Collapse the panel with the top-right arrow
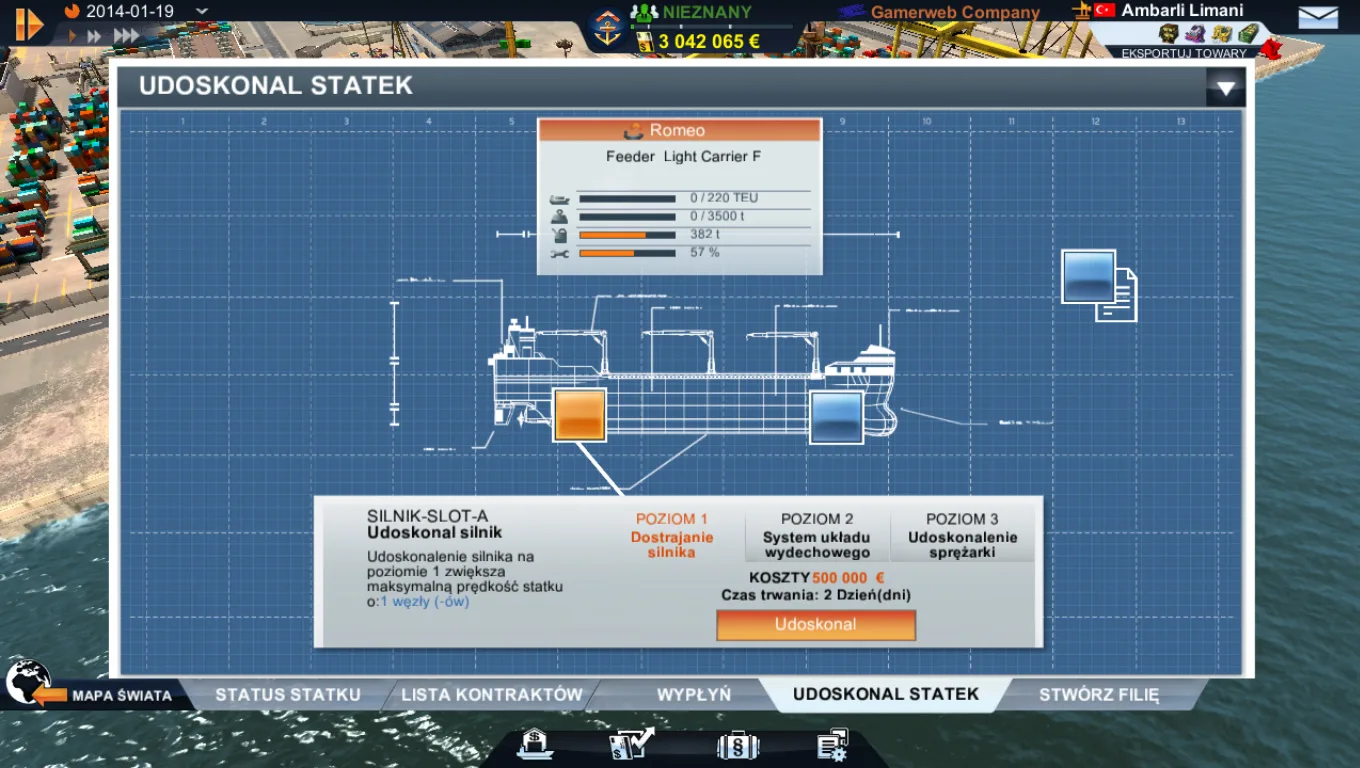The width and height of the screenshot is (1360, 768). click(1224, 88)
